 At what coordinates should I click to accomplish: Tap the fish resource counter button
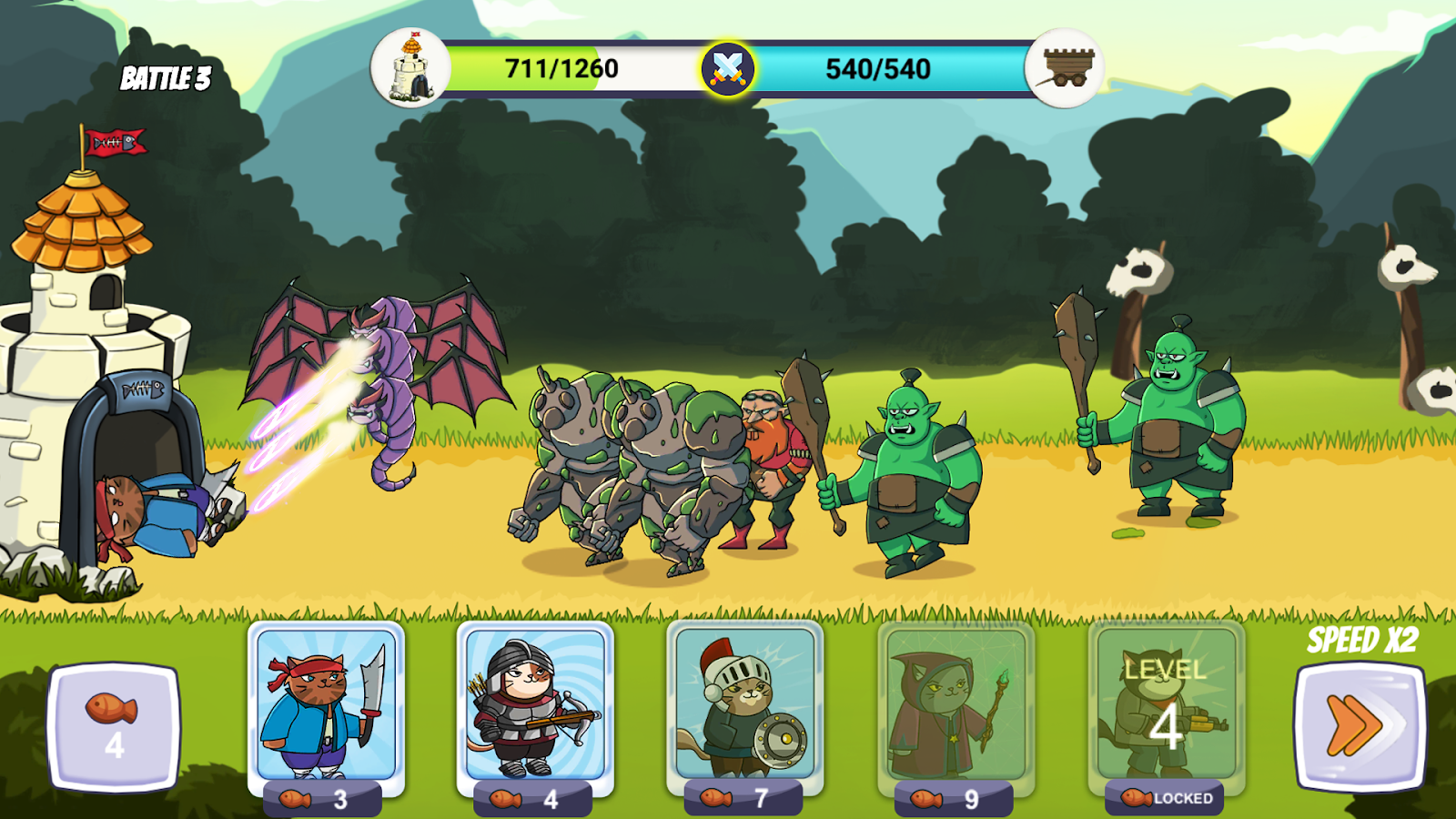(x=114, y=726)
